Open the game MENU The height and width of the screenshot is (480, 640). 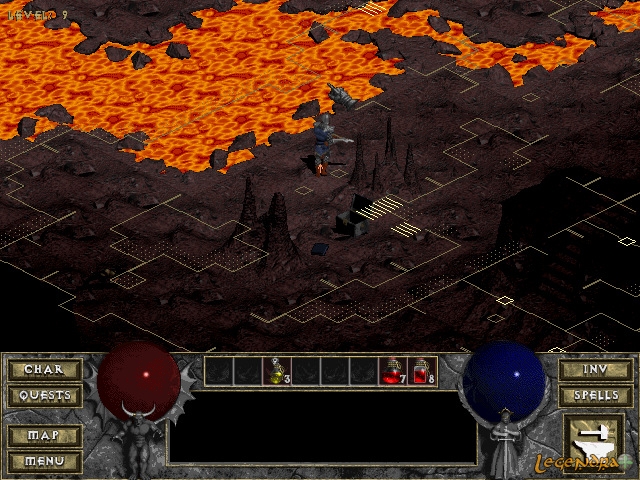click(43, 461)
